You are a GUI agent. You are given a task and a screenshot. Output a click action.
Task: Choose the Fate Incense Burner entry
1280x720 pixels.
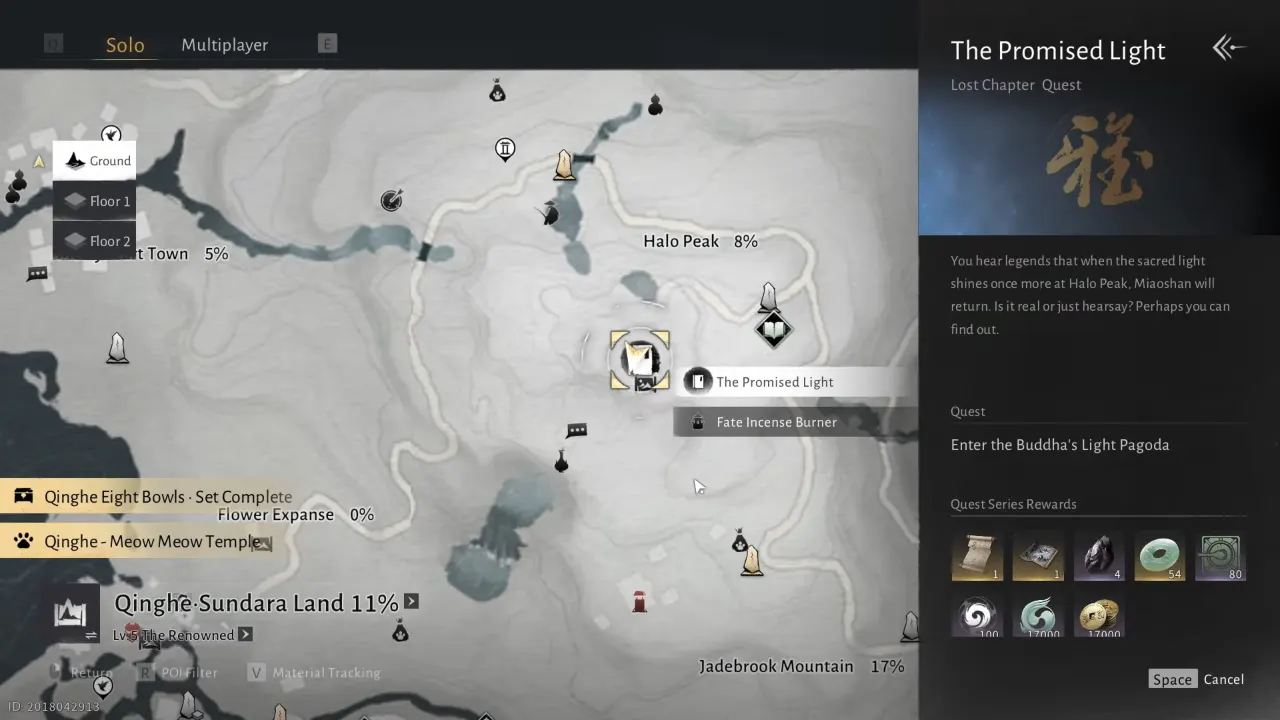(x=776, y=422)
